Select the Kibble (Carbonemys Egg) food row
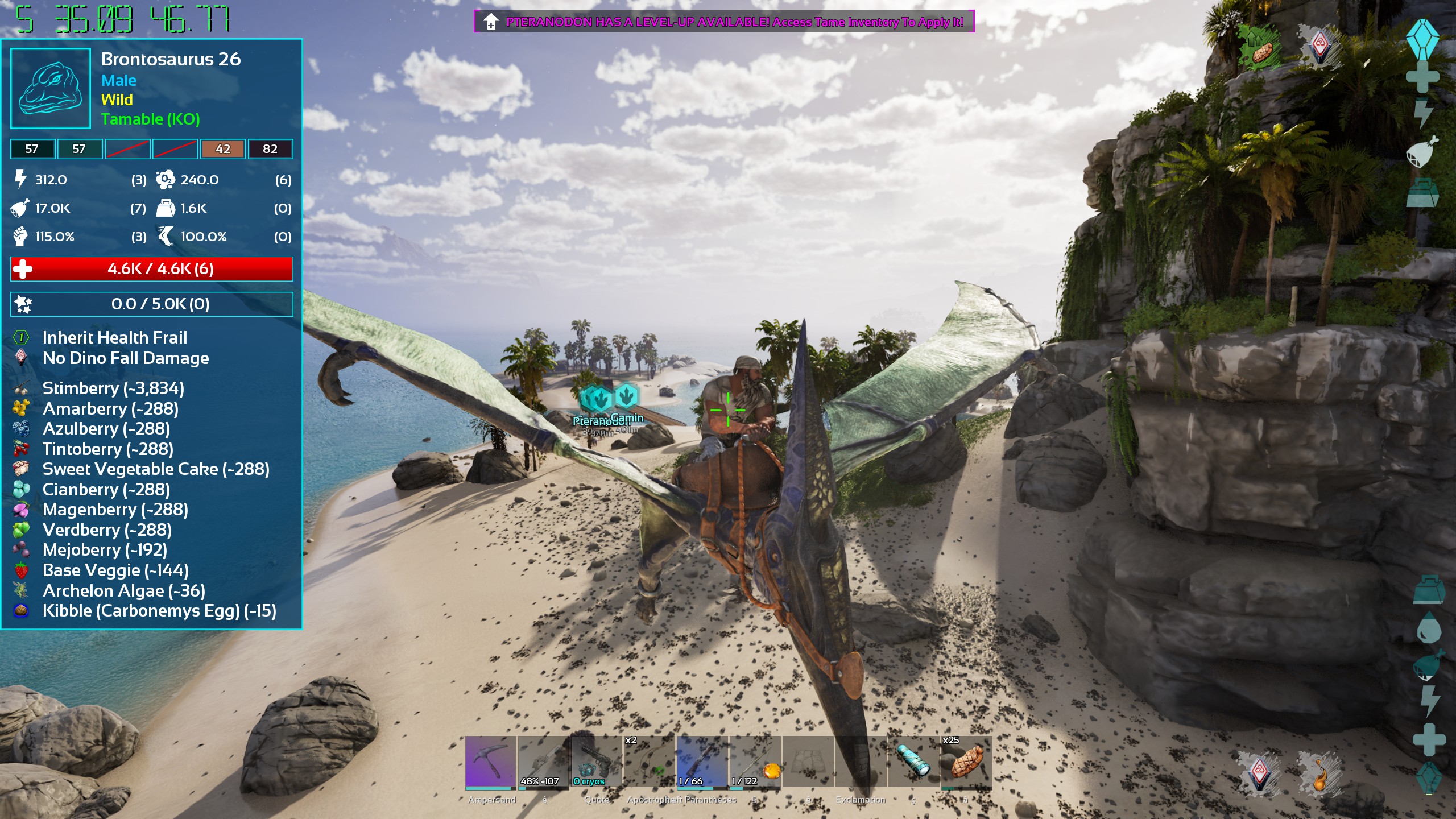The width and height of the screenshot is (1456, 819). [x=159, y=611]
